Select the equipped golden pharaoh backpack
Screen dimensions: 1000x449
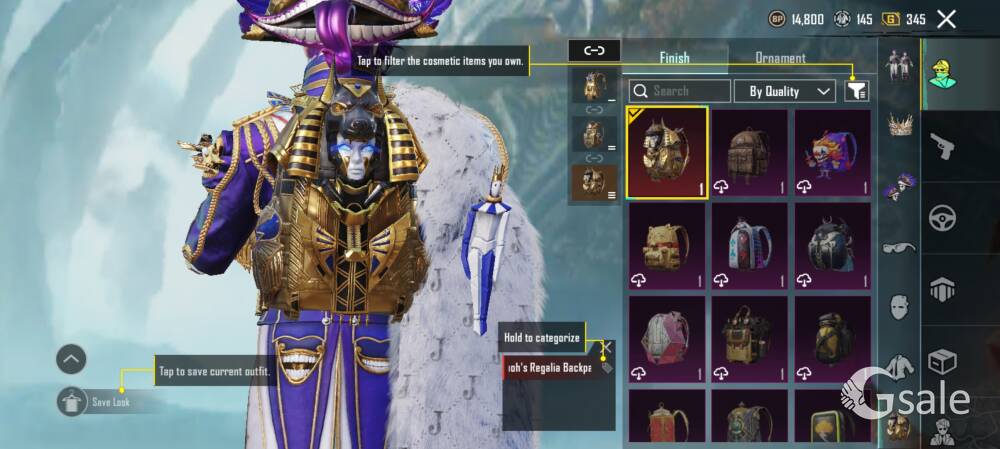(667, 152)
